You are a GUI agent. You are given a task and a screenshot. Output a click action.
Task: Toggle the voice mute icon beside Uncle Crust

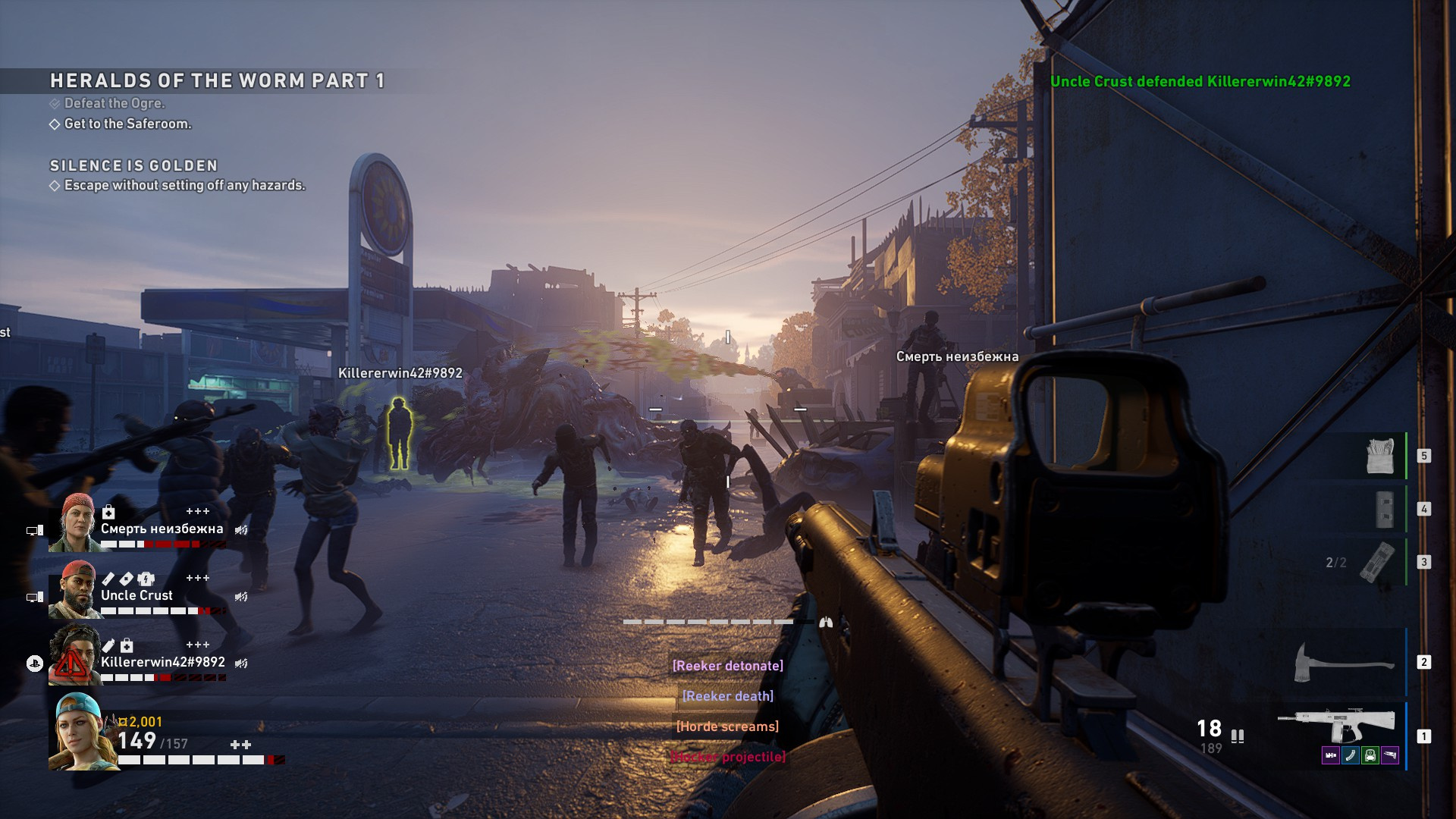point(241,597)
